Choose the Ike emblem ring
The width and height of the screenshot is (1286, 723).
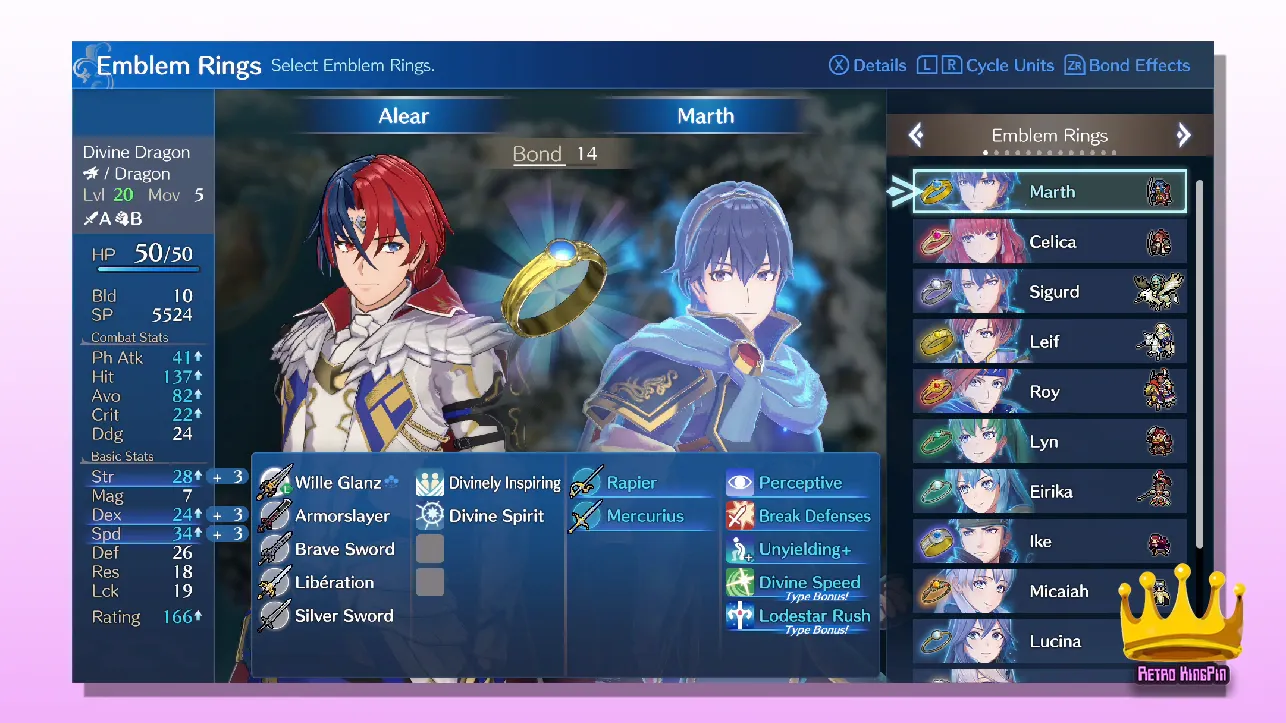click(1050, 541)
